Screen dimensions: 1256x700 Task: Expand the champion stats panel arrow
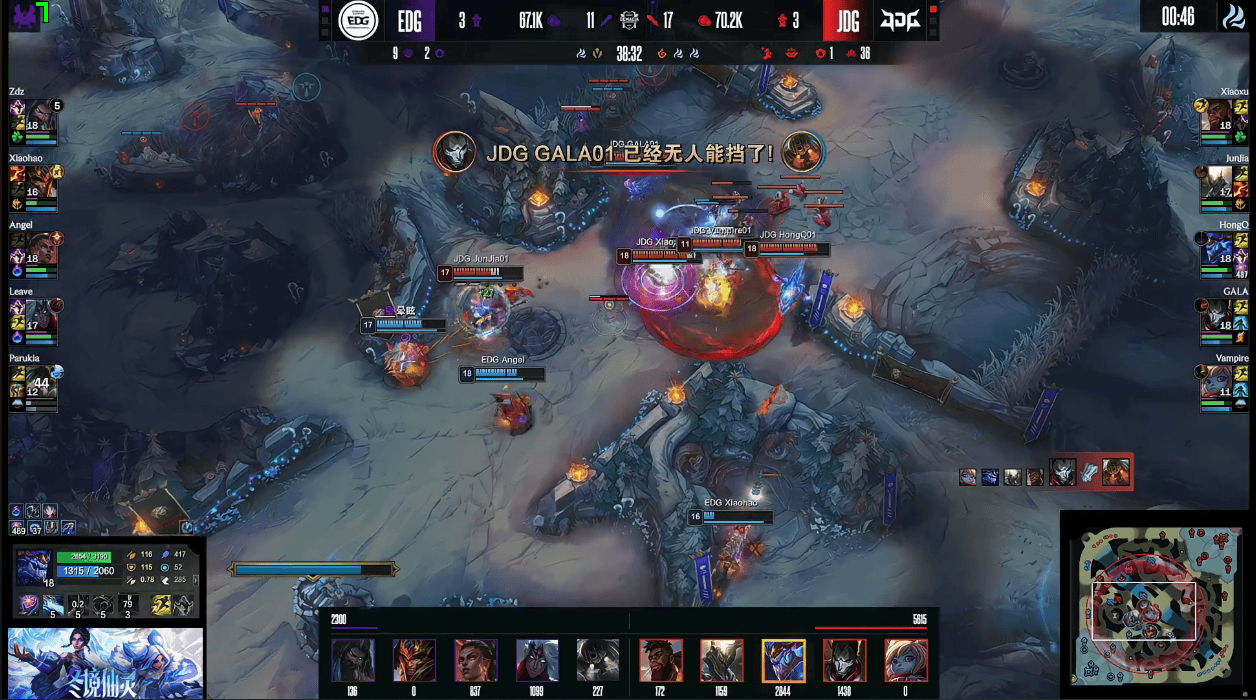195,579
